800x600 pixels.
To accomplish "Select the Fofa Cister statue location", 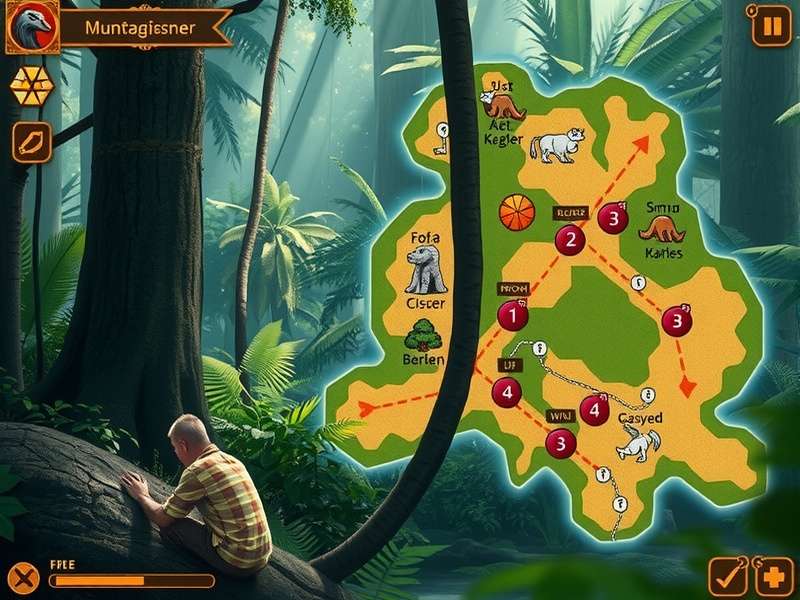I will (426, 270).
